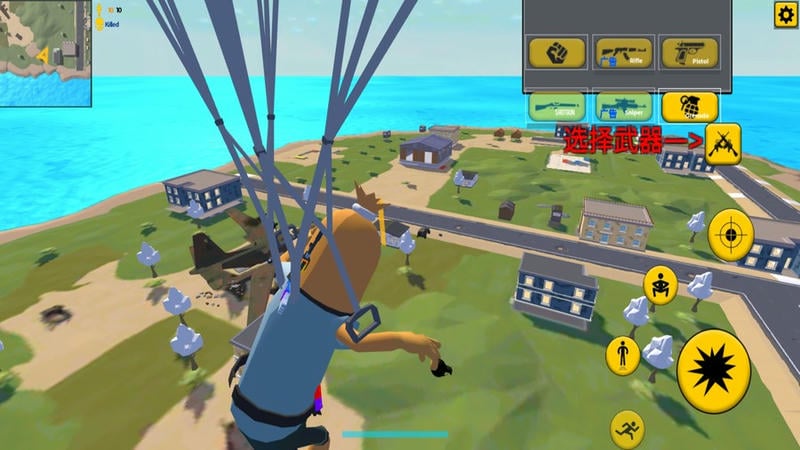The width and height of the screenshot is (800, 450).
Task: Tap the running sprint button
Action: [x=628, y=428]
